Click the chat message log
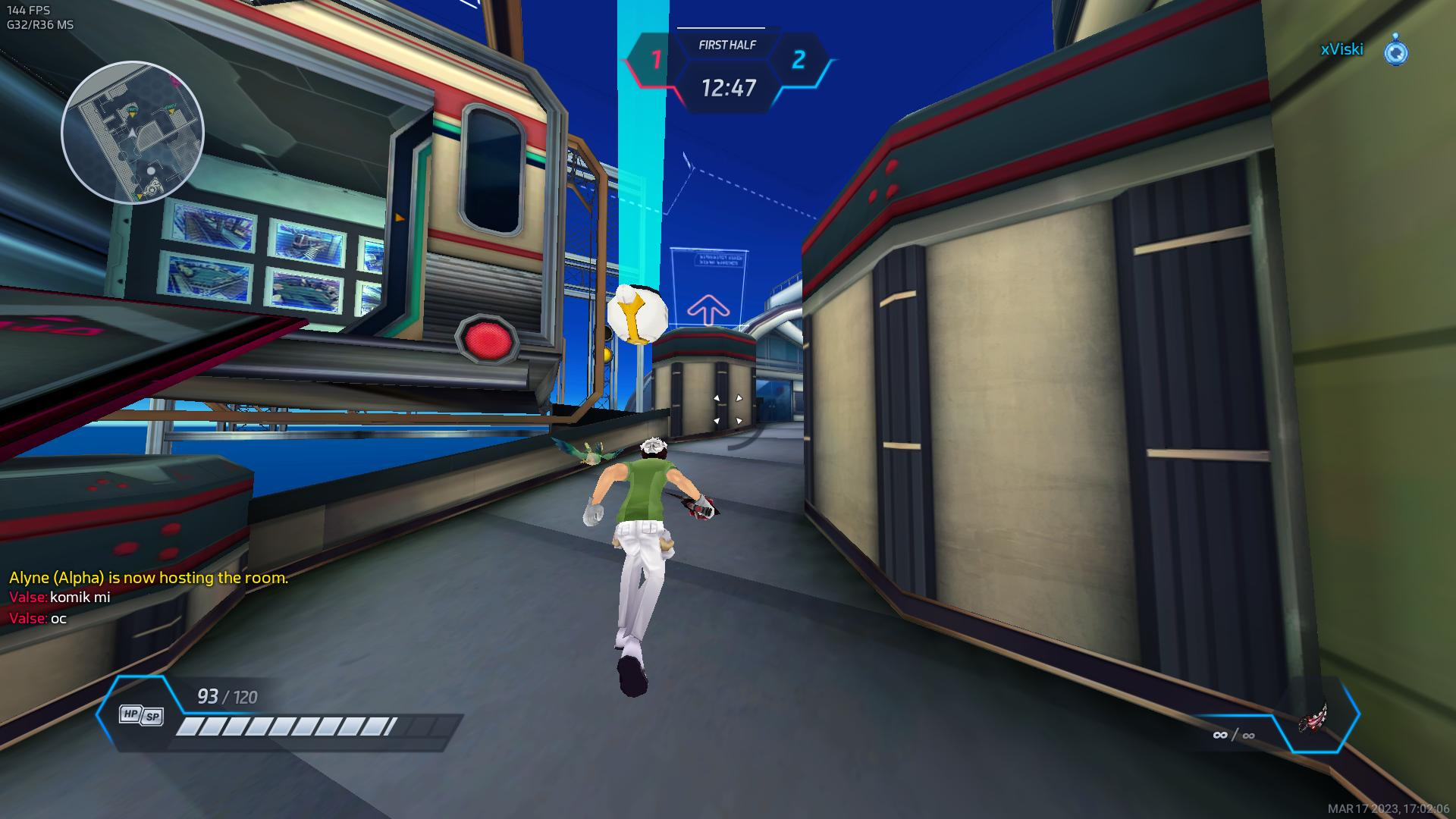Screen dimensions: 1456x819 pyautogui.click(x=149, y=598)
